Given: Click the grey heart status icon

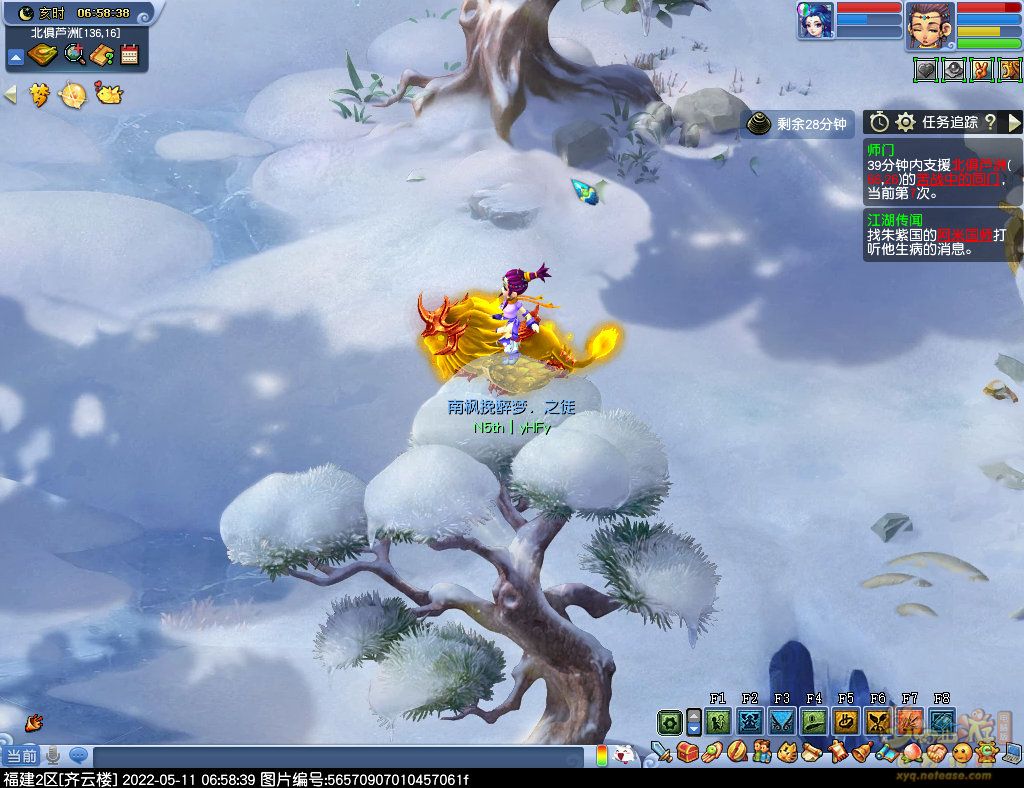Looking at the screenshot, I should (x=926, y=70).
